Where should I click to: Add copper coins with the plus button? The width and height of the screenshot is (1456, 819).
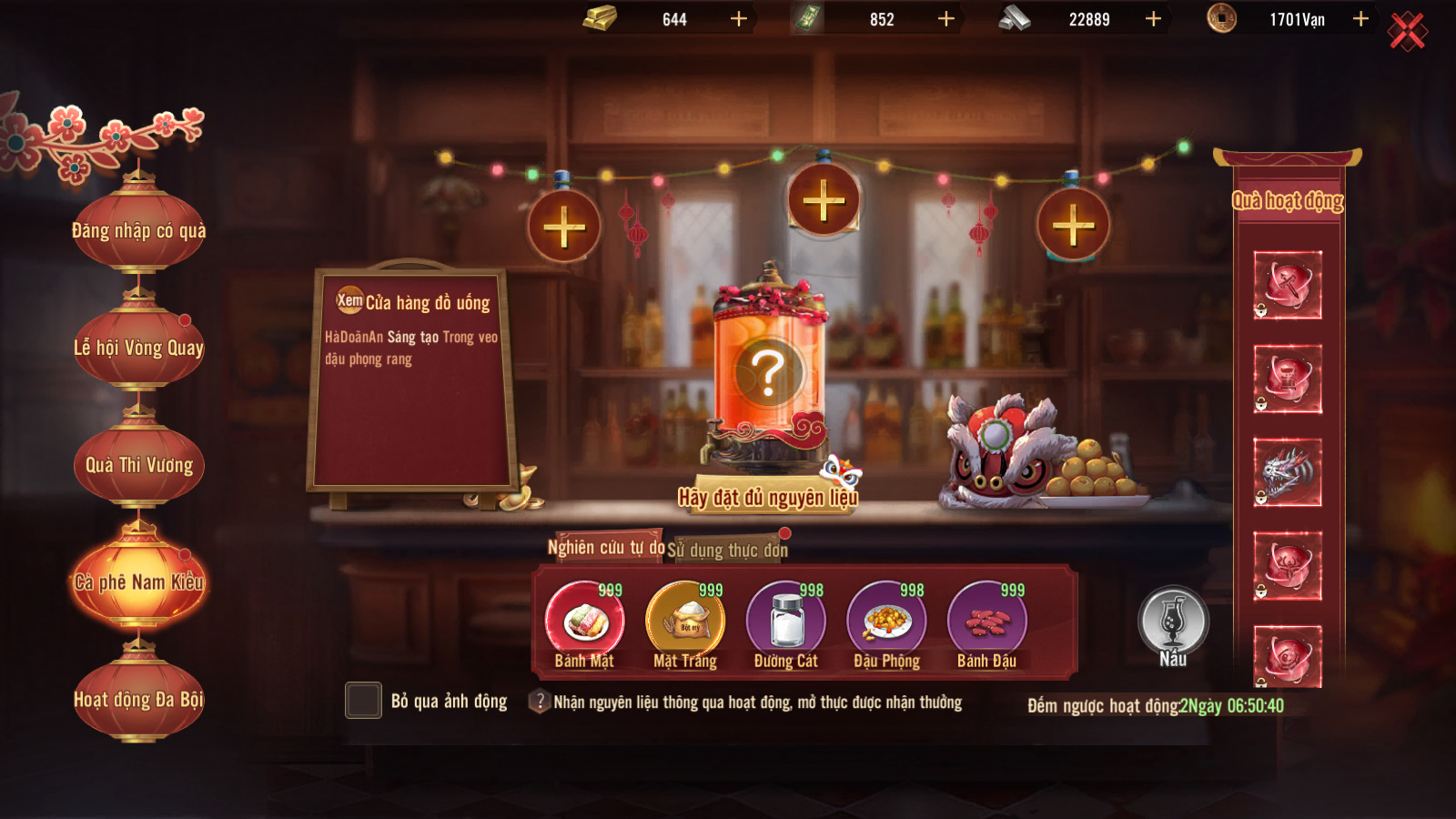tap(1360, 19)
